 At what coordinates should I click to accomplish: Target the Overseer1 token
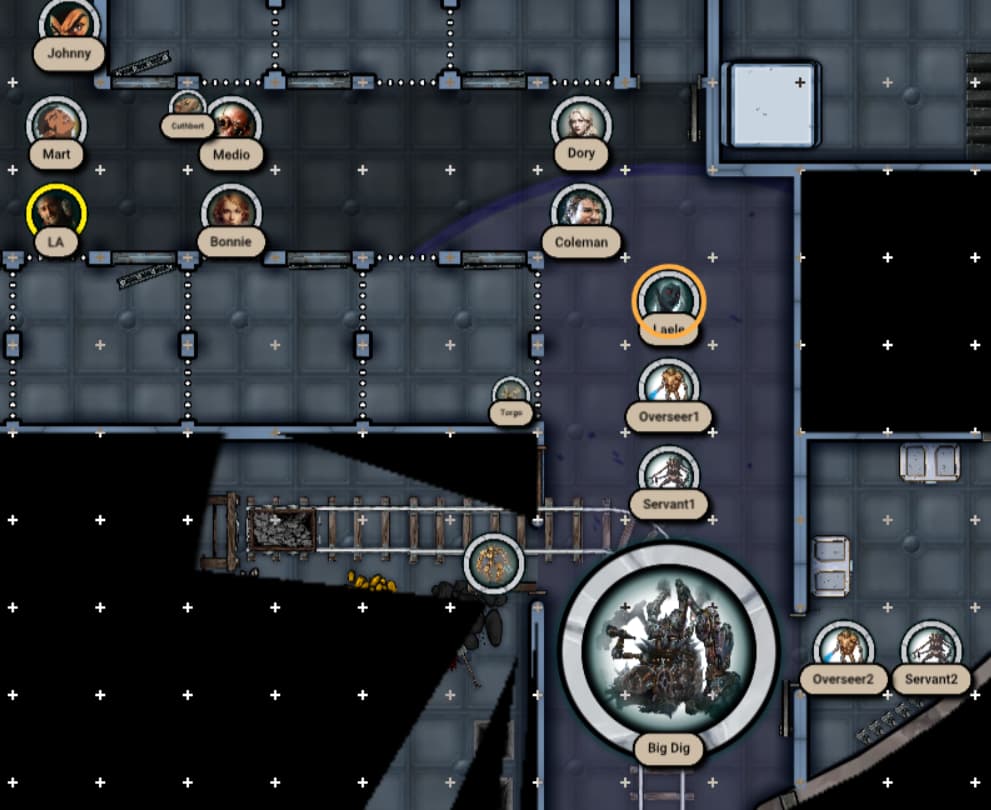pos(668,387)
